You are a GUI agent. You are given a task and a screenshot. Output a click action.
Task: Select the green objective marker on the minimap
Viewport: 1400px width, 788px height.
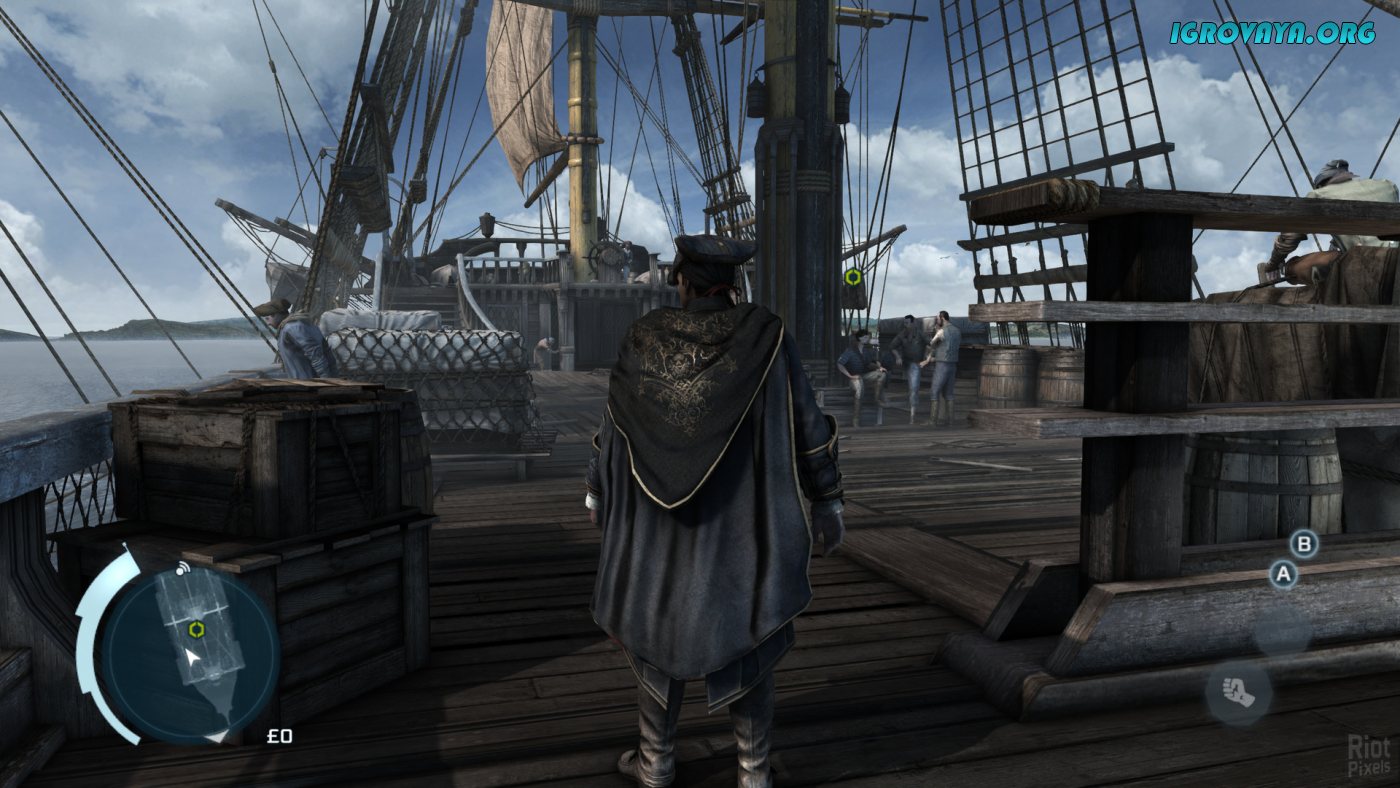pyautogui.click(x=197, y=629)
